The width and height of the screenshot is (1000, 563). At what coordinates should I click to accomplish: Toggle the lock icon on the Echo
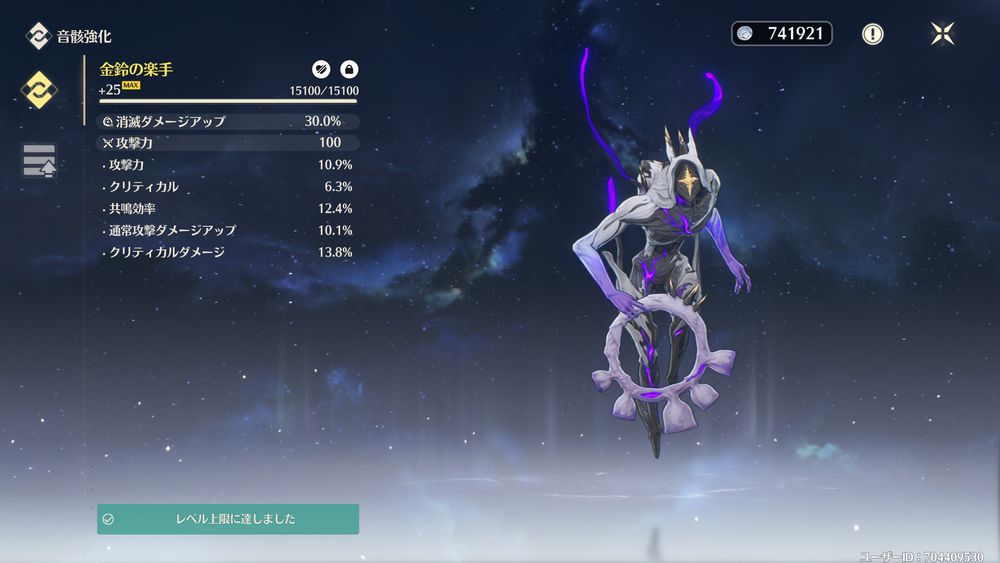click(349, 69)
